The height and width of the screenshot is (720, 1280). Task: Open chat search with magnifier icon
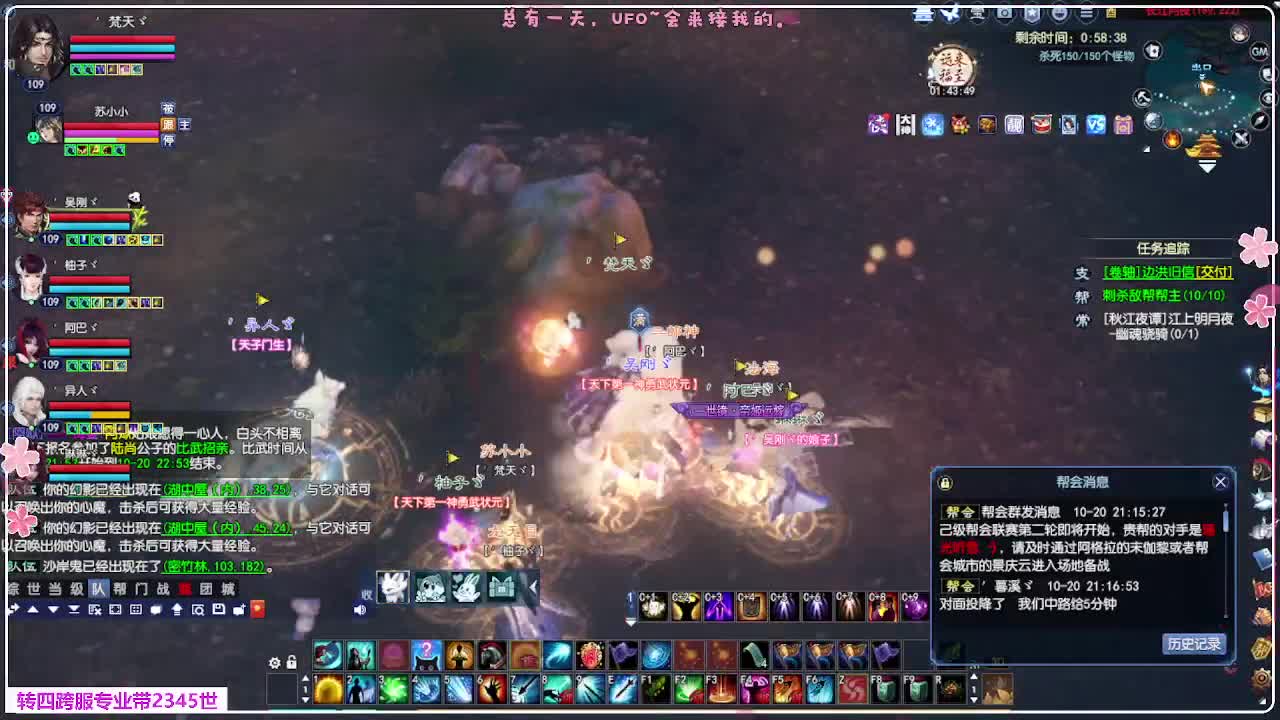tap(200, 609)
